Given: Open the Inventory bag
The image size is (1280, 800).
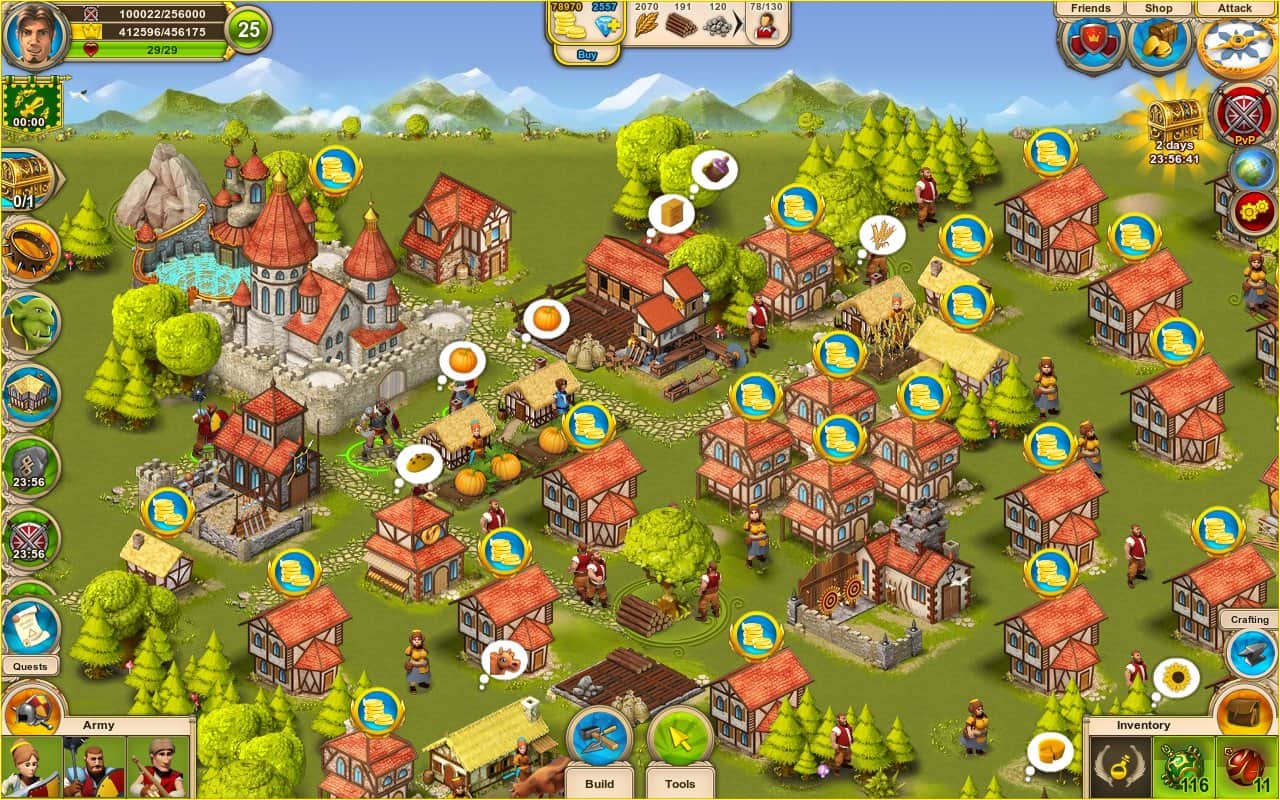Looking at the screenshot, I should pyautogui.click(x=1243, y=710).
